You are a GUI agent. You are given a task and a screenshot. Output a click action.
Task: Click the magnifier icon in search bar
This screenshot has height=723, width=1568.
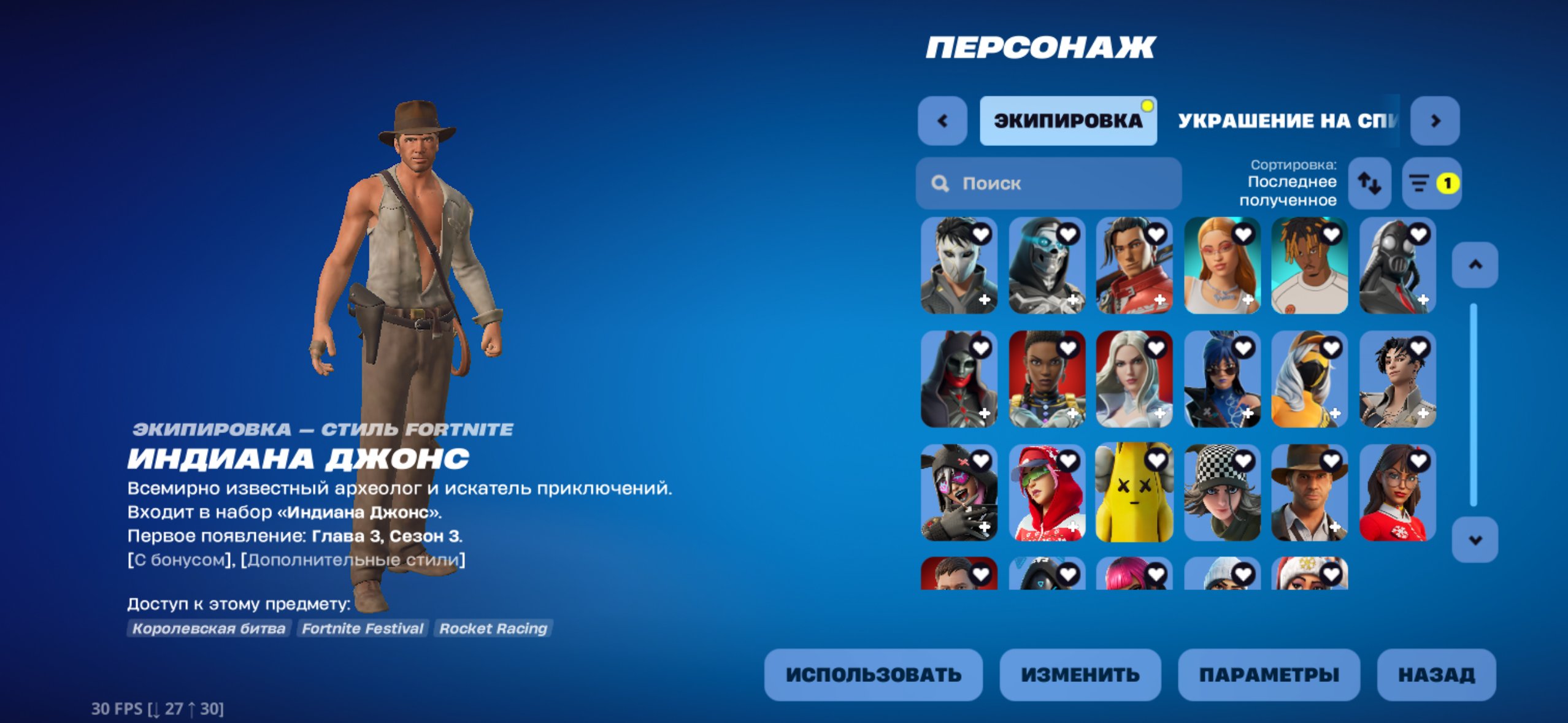tap(940, 183)
